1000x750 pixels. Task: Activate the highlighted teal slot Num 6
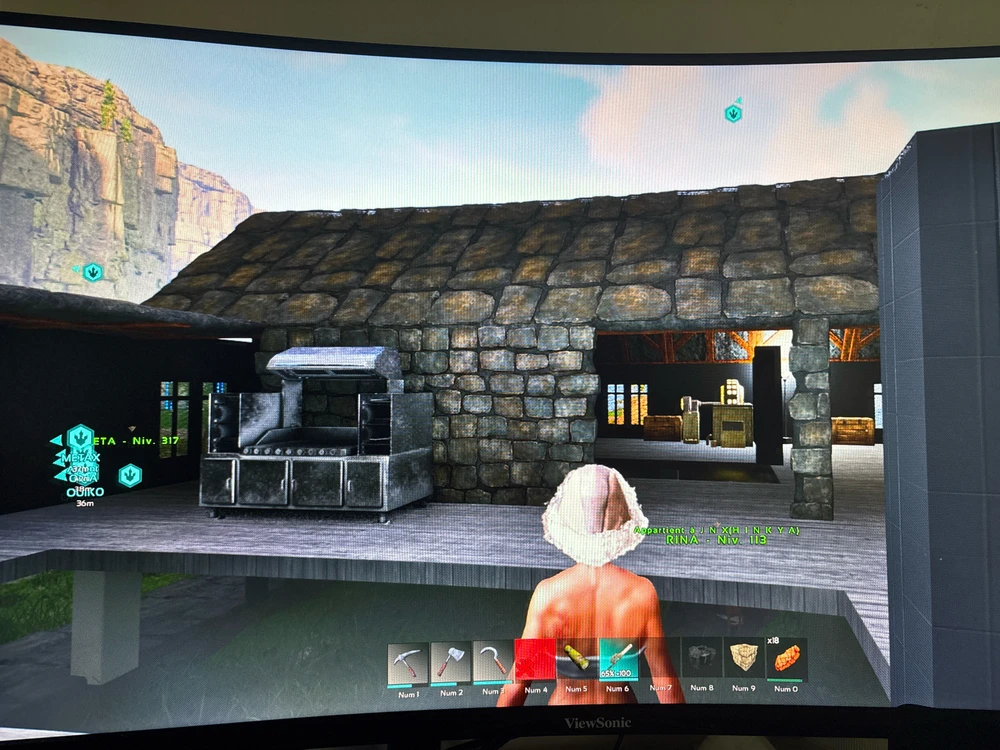tap(618, 659)
